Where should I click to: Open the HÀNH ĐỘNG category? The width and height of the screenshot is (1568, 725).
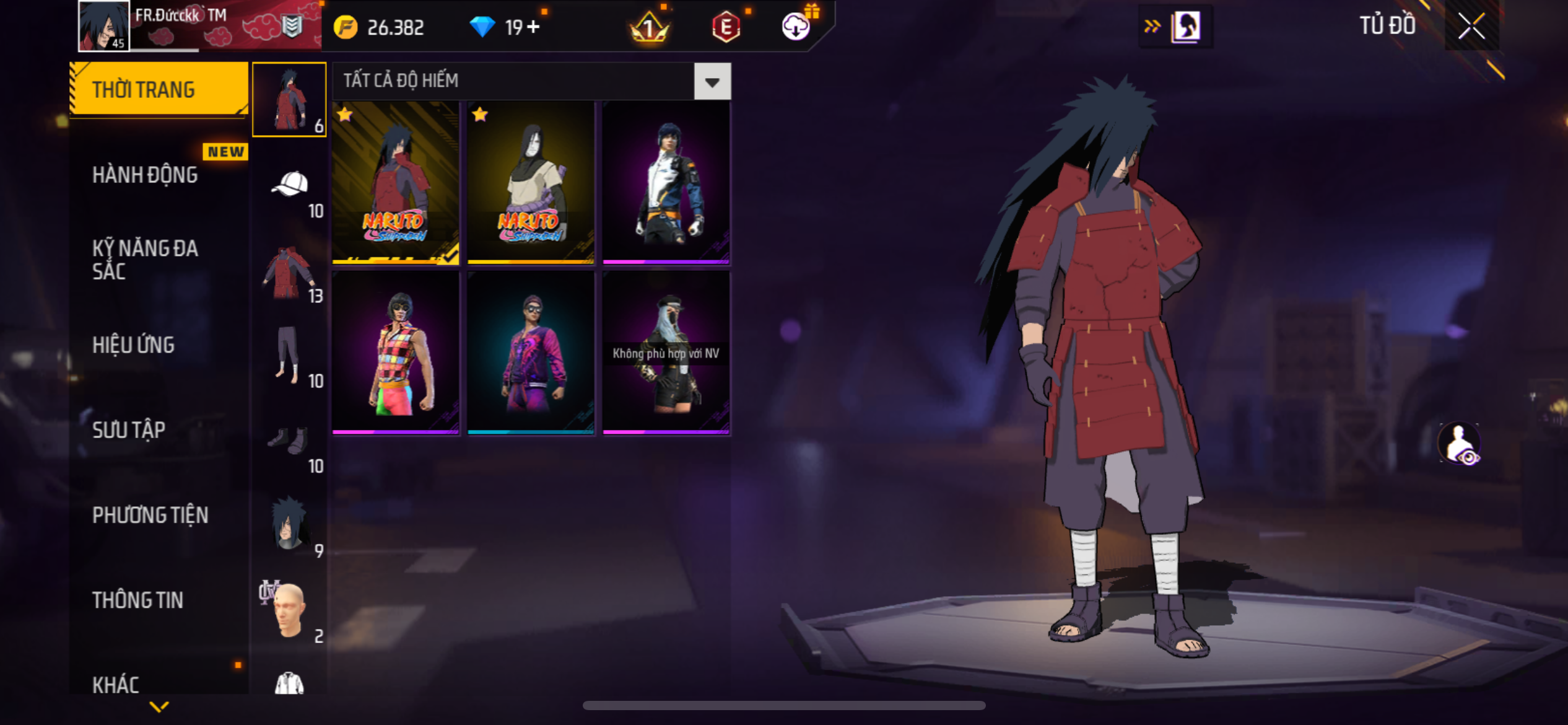(145, 175)
